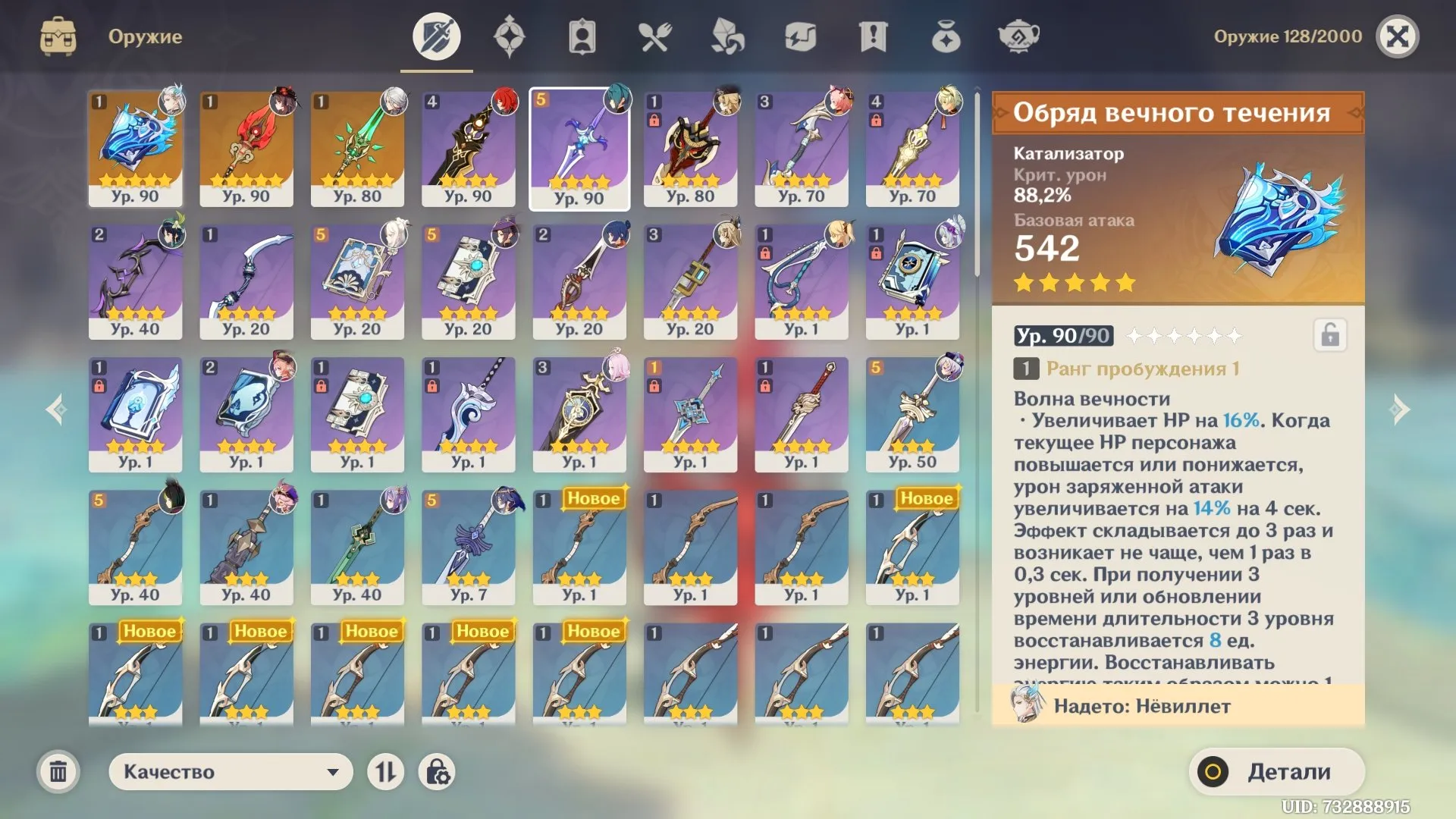The image size is (1456, 819).
Task: Select the Precious items inventory icon
Action: coord(945,35)
